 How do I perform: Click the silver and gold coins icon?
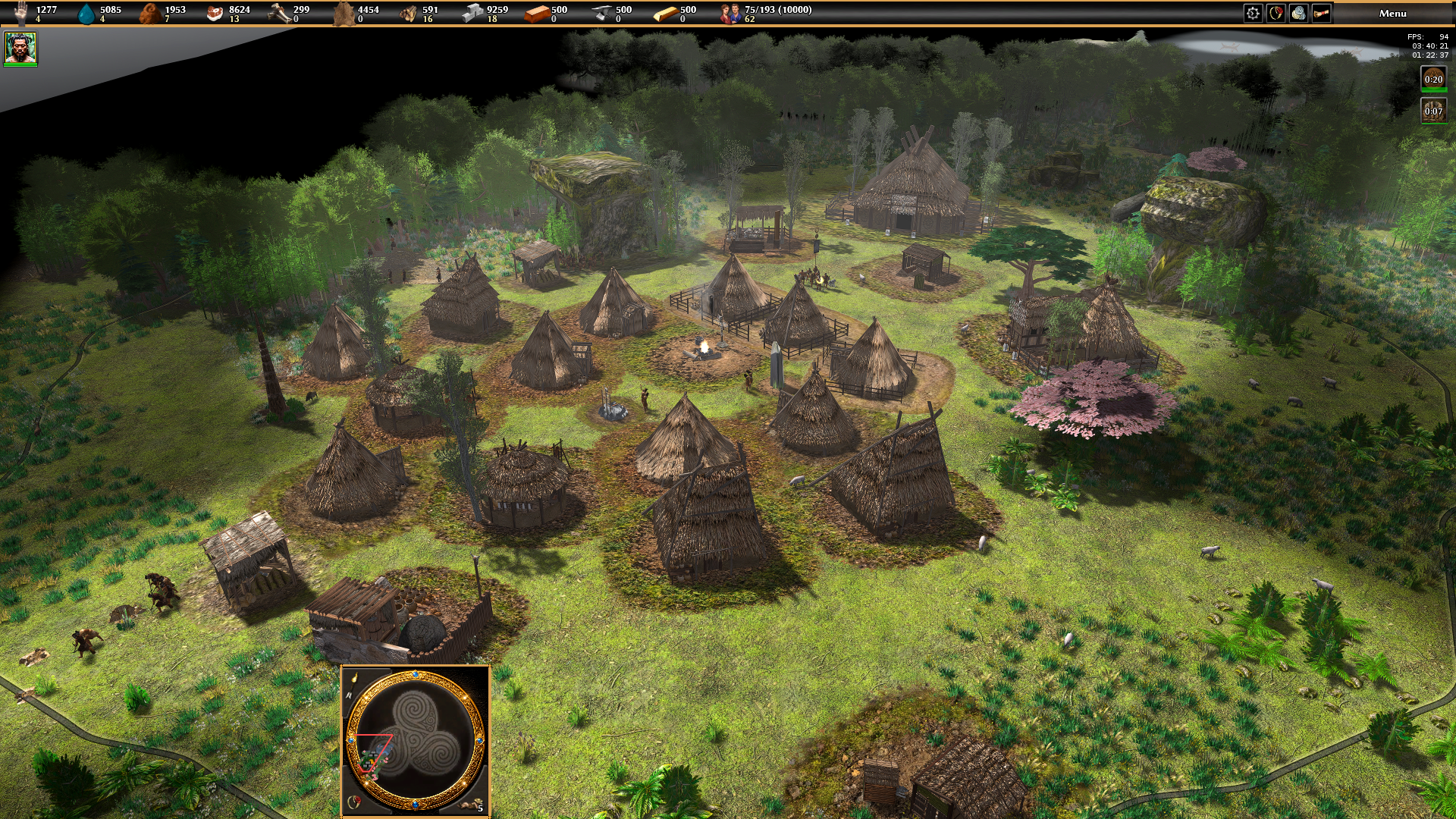[x=1298, y=13]
